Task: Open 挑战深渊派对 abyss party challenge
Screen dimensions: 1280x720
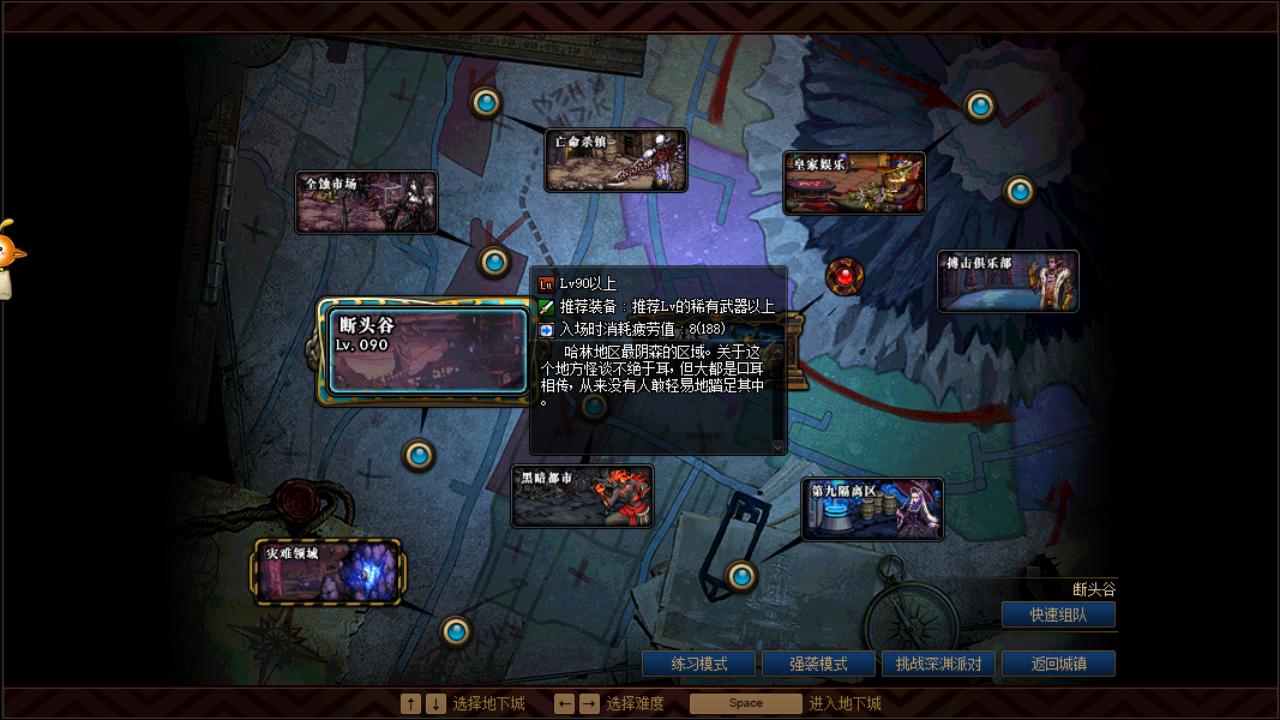Action: pyautogui.click(x=938, y=663)
